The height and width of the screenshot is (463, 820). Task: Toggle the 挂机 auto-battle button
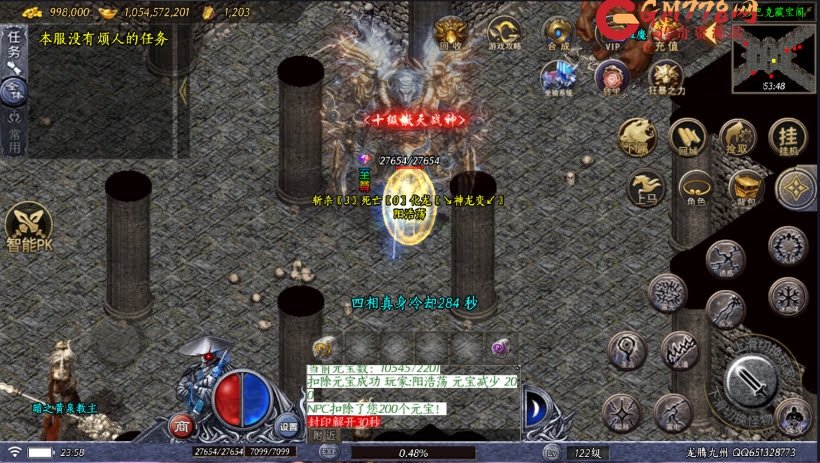788,137
